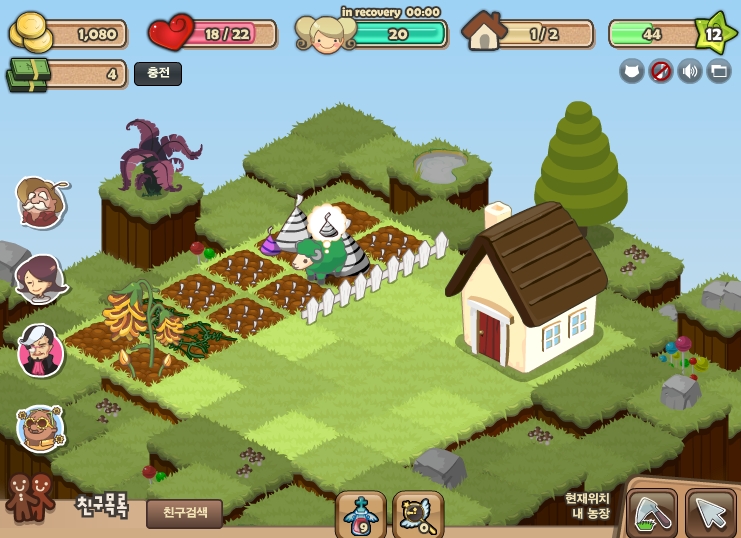Toggle the sound speaker icon
The height and width of the screenshot is (538, 741).
pyautogui.click(x=690, y=70)
